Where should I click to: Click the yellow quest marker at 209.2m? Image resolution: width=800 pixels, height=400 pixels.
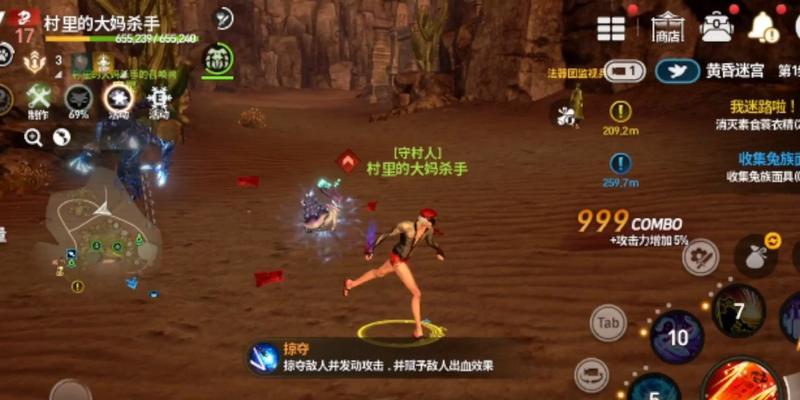(621, 112)
